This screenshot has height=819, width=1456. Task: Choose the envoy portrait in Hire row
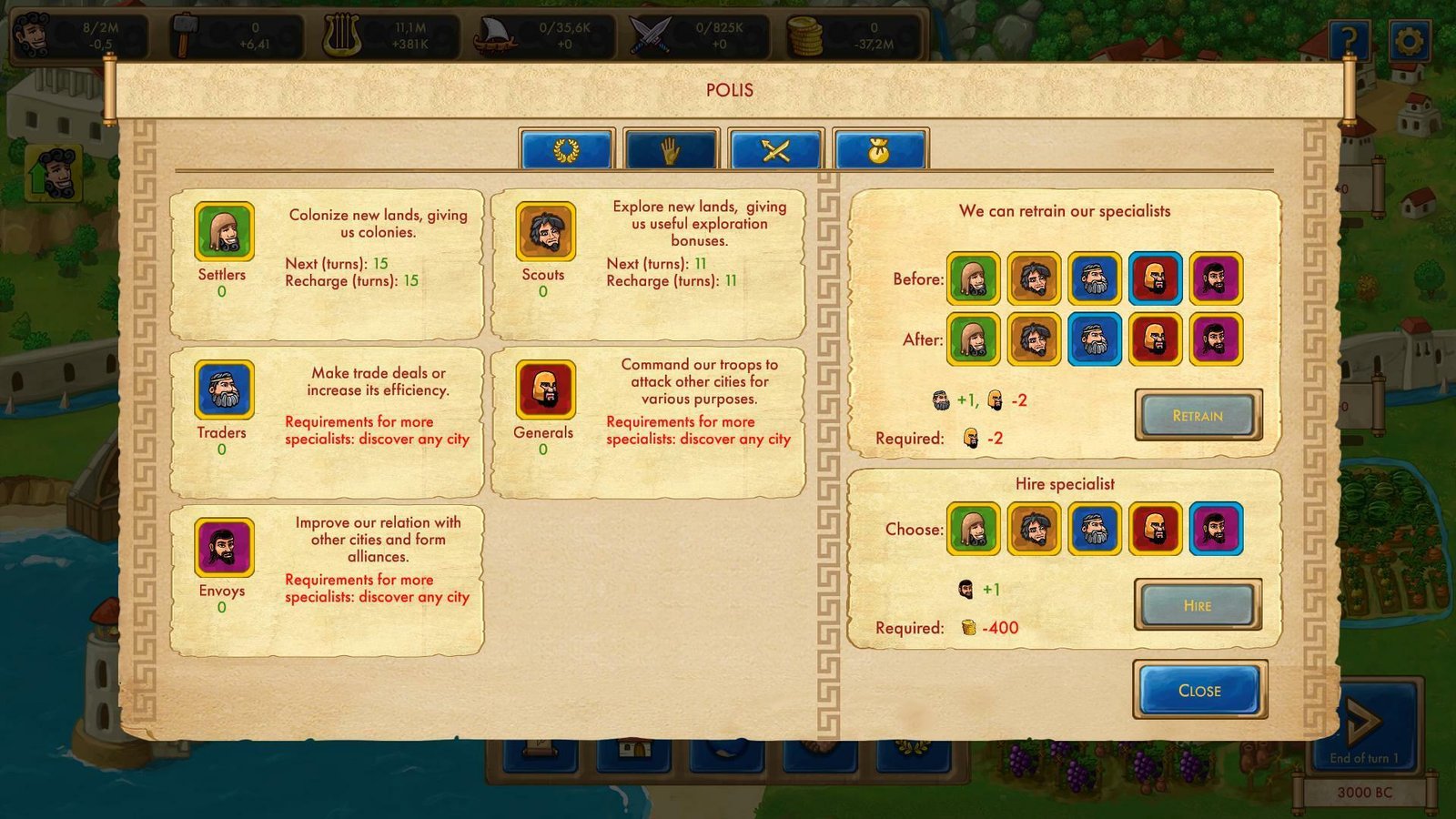point(1216,529)
